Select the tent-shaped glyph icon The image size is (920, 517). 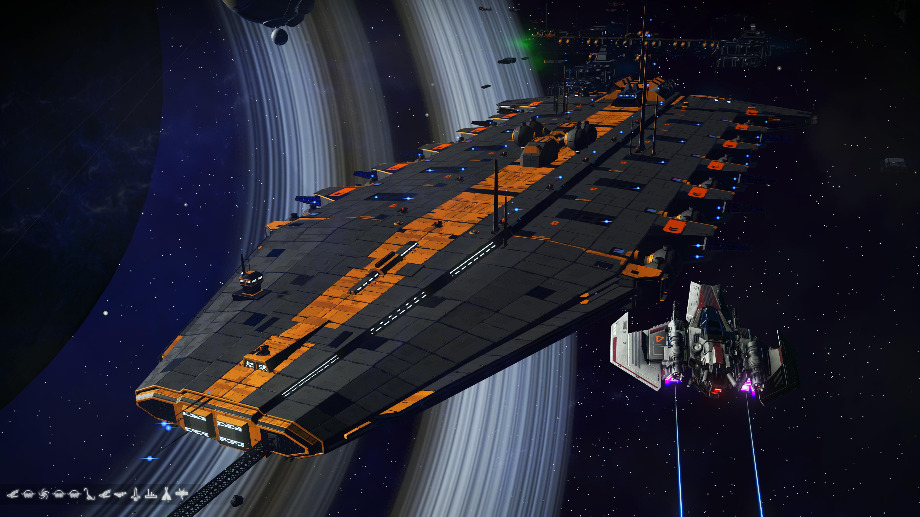point(165,494)
